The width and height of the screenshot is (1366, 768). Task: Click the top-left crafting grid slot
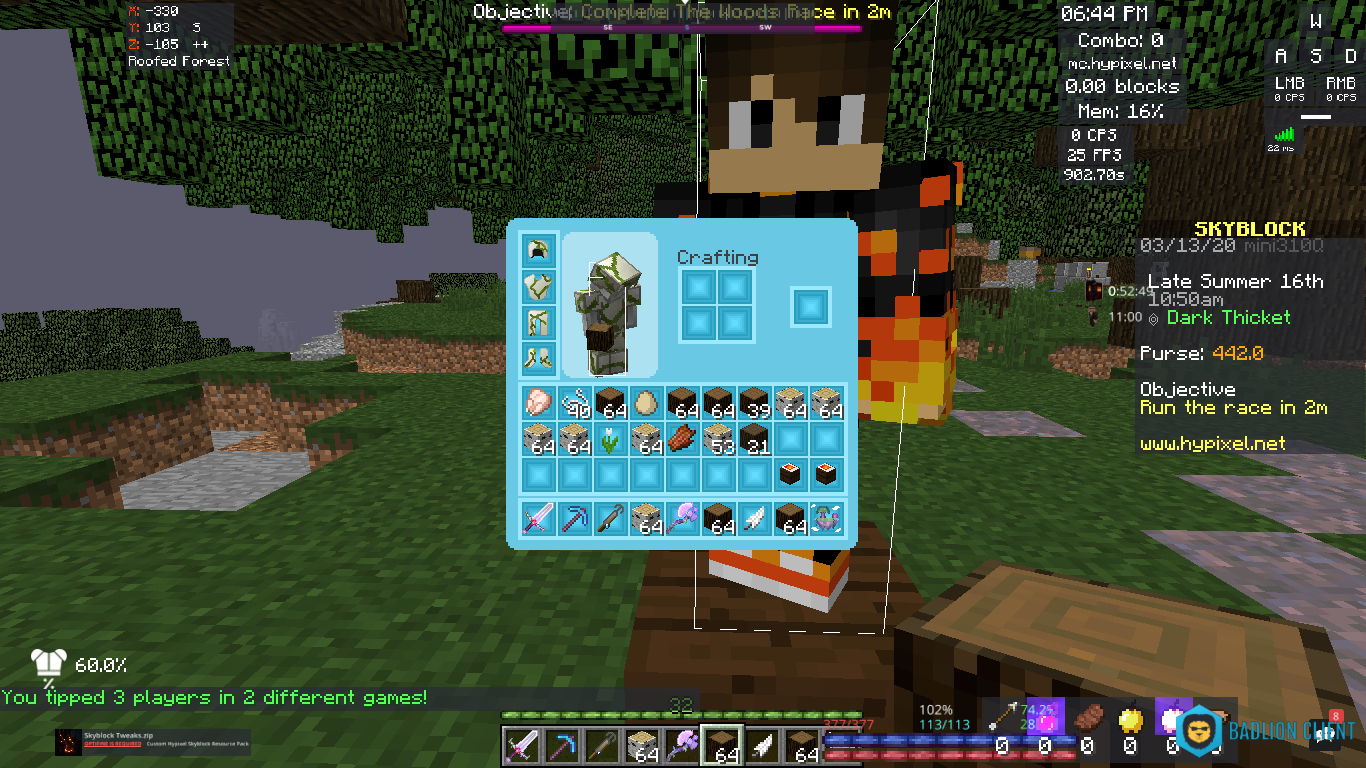698,287
